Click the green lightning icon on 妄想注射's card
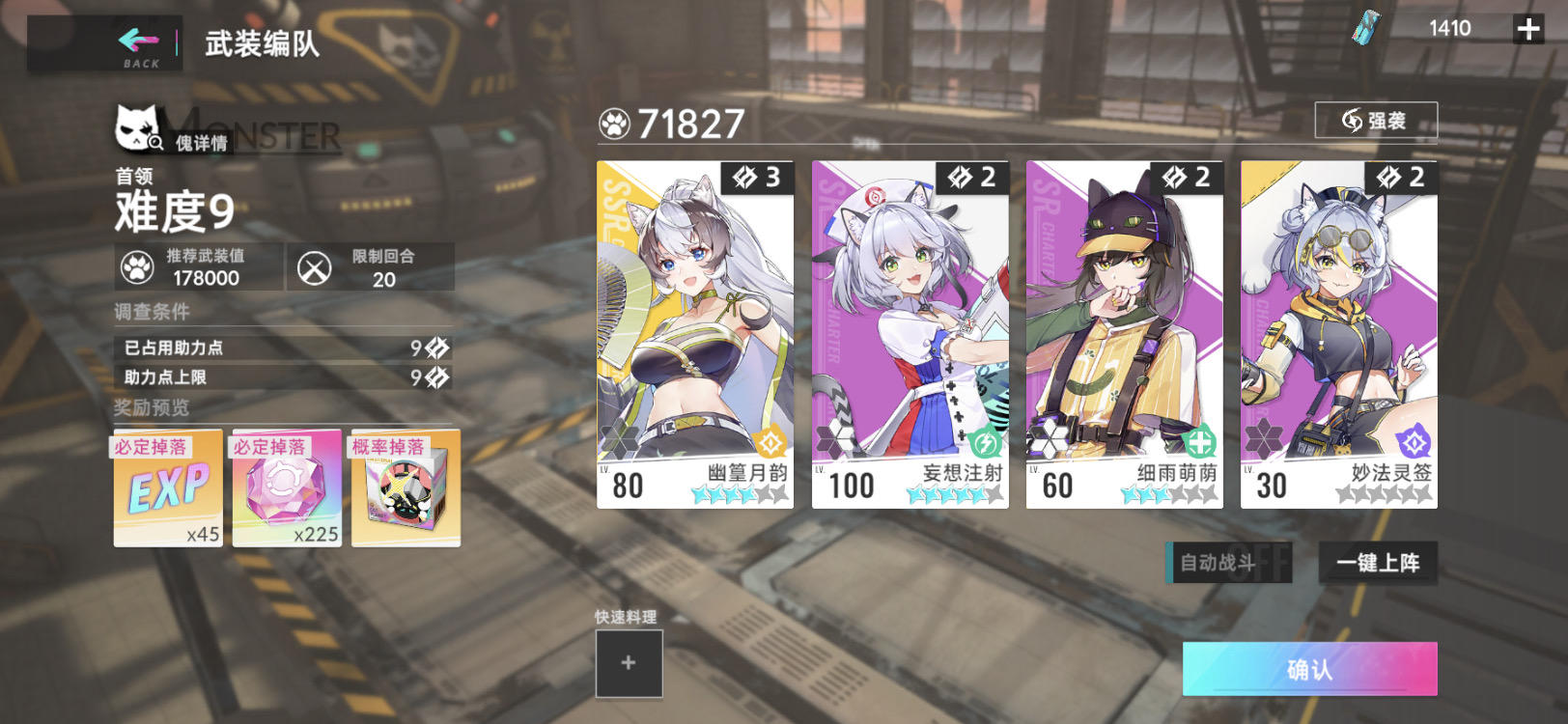The image size is (1568, 724). [x=986, y=442]
